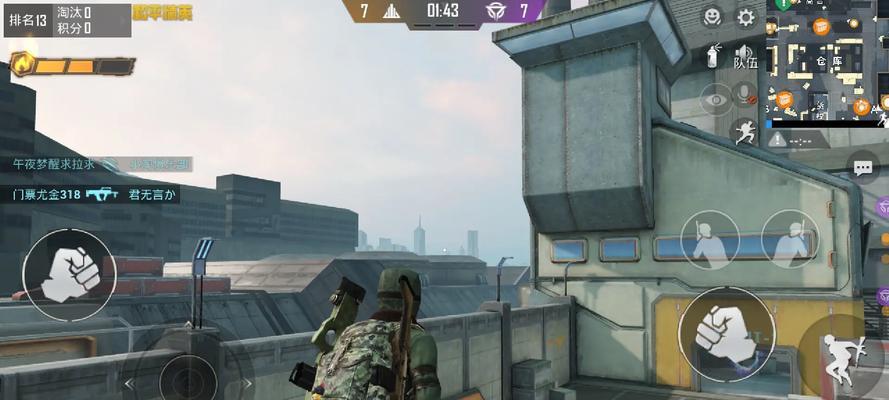Open the settings gear icon
889x400 pixels.
point(746,17)
